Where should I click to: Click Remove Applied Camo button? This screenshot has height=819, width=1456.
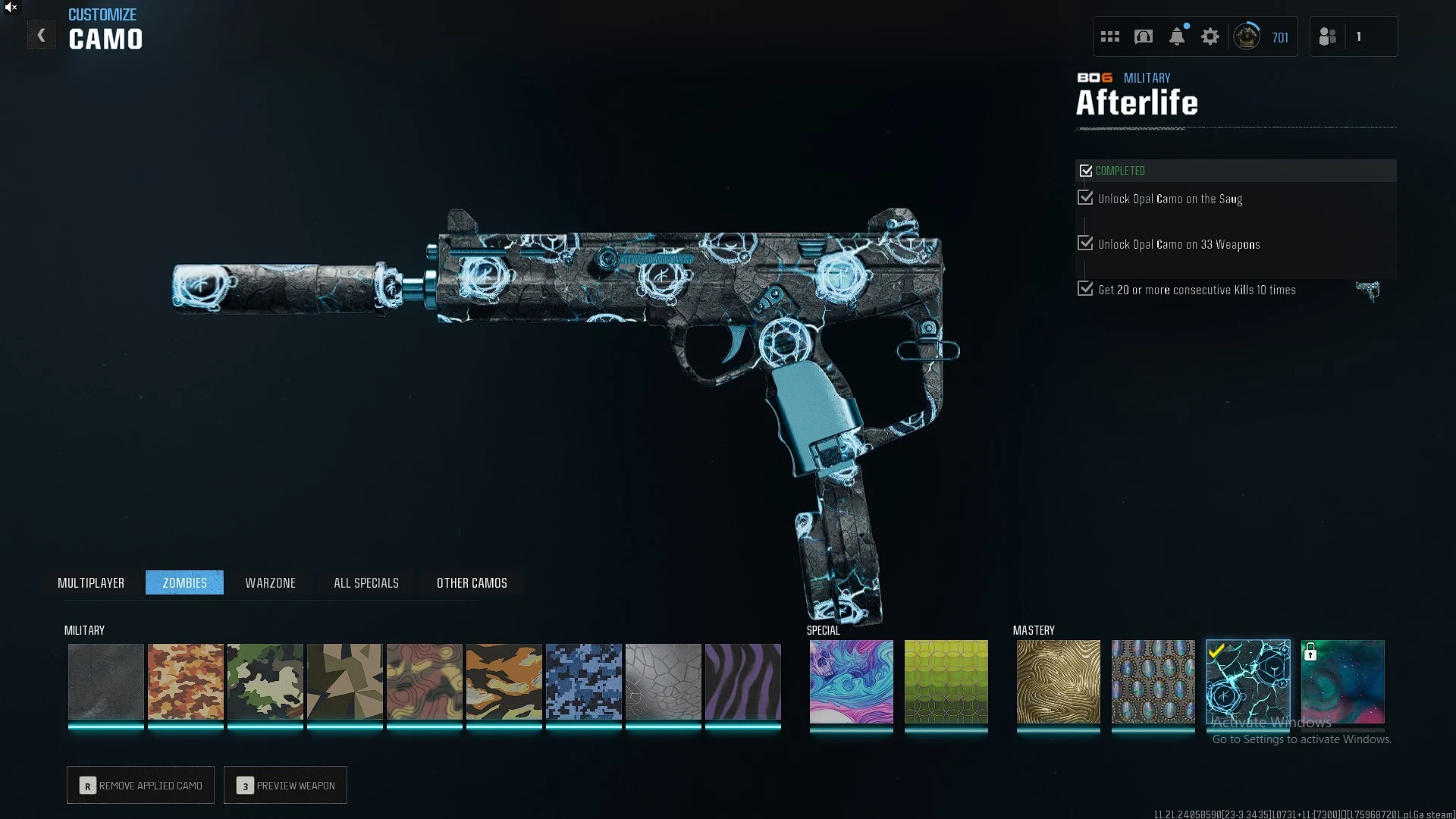pos(141,785)
